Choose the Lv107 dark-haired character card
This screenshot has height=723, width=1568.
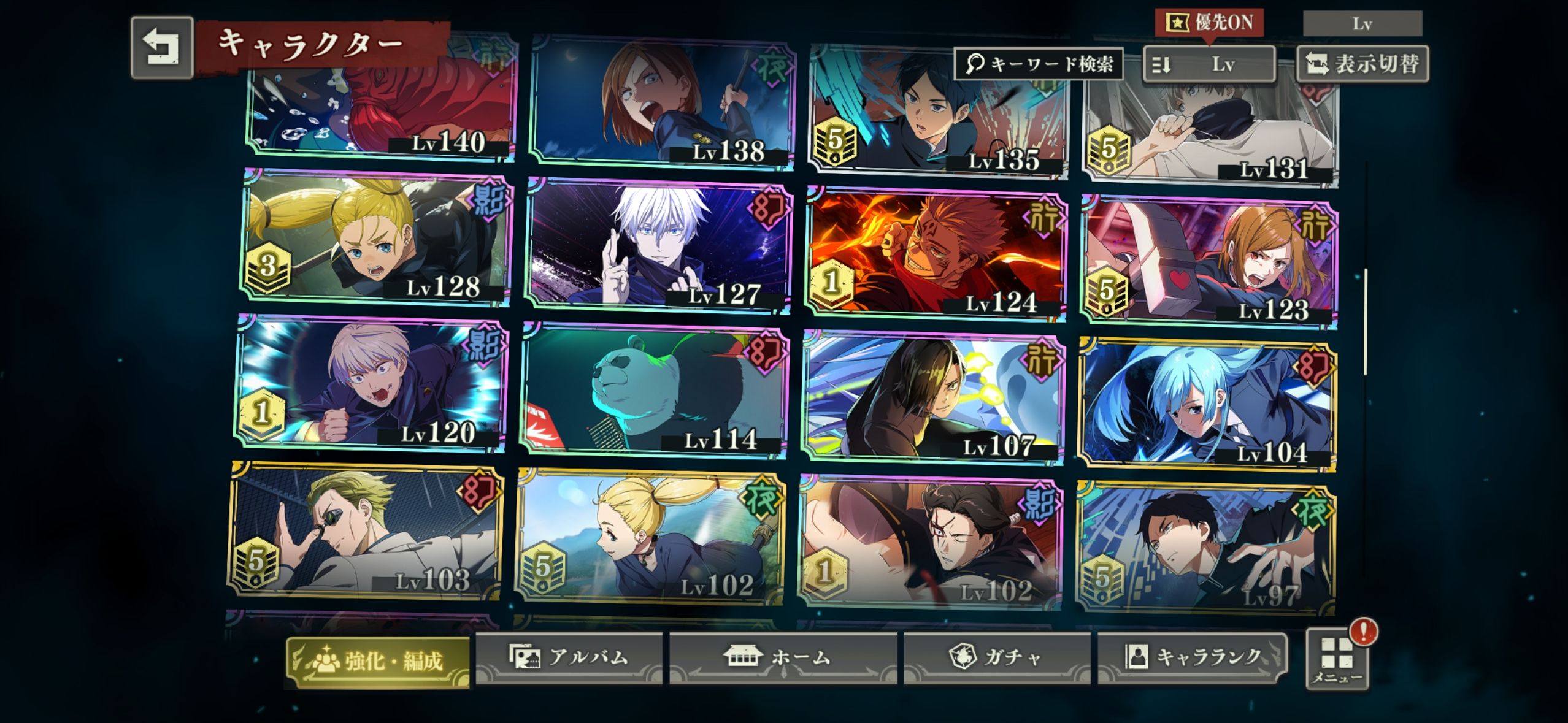[934, 399]
